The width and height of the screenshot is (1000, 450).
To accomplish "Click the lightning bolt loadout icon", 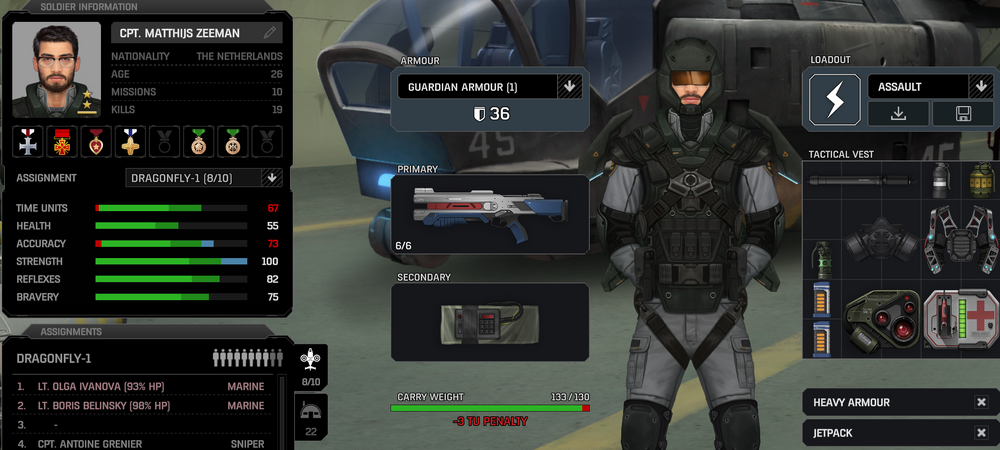I will click(x=834, y=100).
